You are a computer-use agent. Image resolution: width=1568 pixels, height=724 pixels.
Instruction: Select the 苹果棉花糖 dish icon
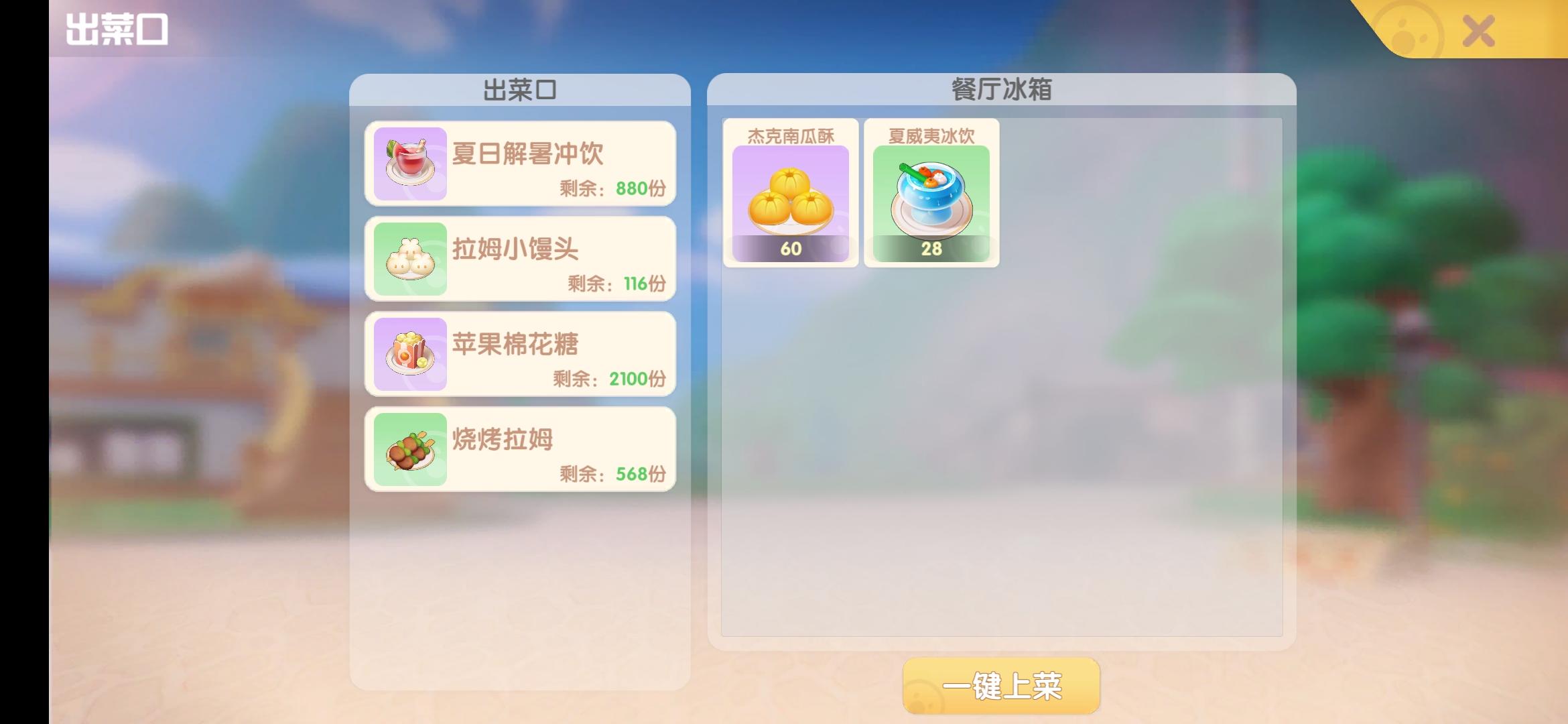pyautogui.click(x=410, y=354)
